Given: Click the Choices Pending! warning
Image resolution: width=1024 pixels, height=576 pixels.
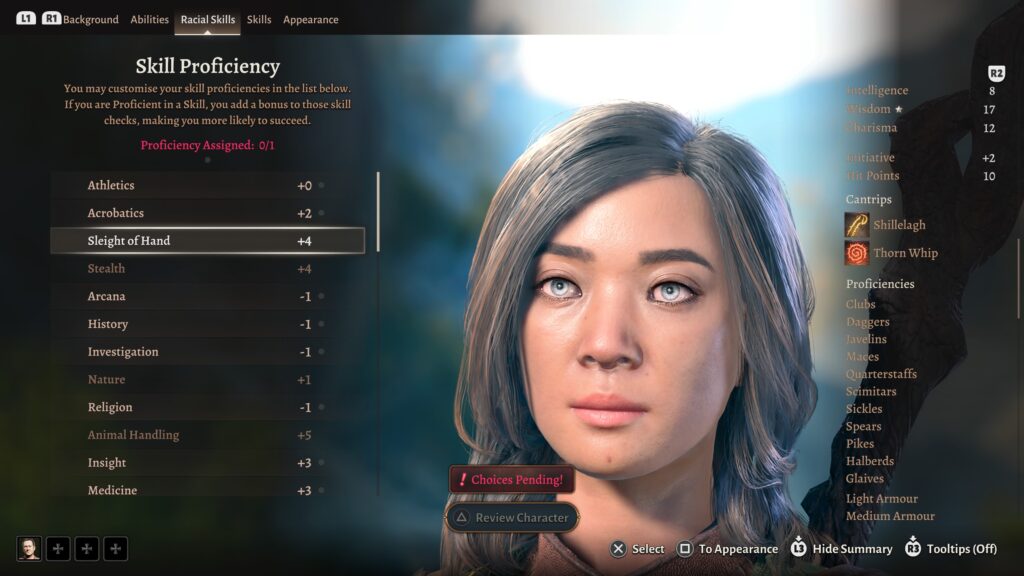Looking at the screenshot, I should point(512,480).
